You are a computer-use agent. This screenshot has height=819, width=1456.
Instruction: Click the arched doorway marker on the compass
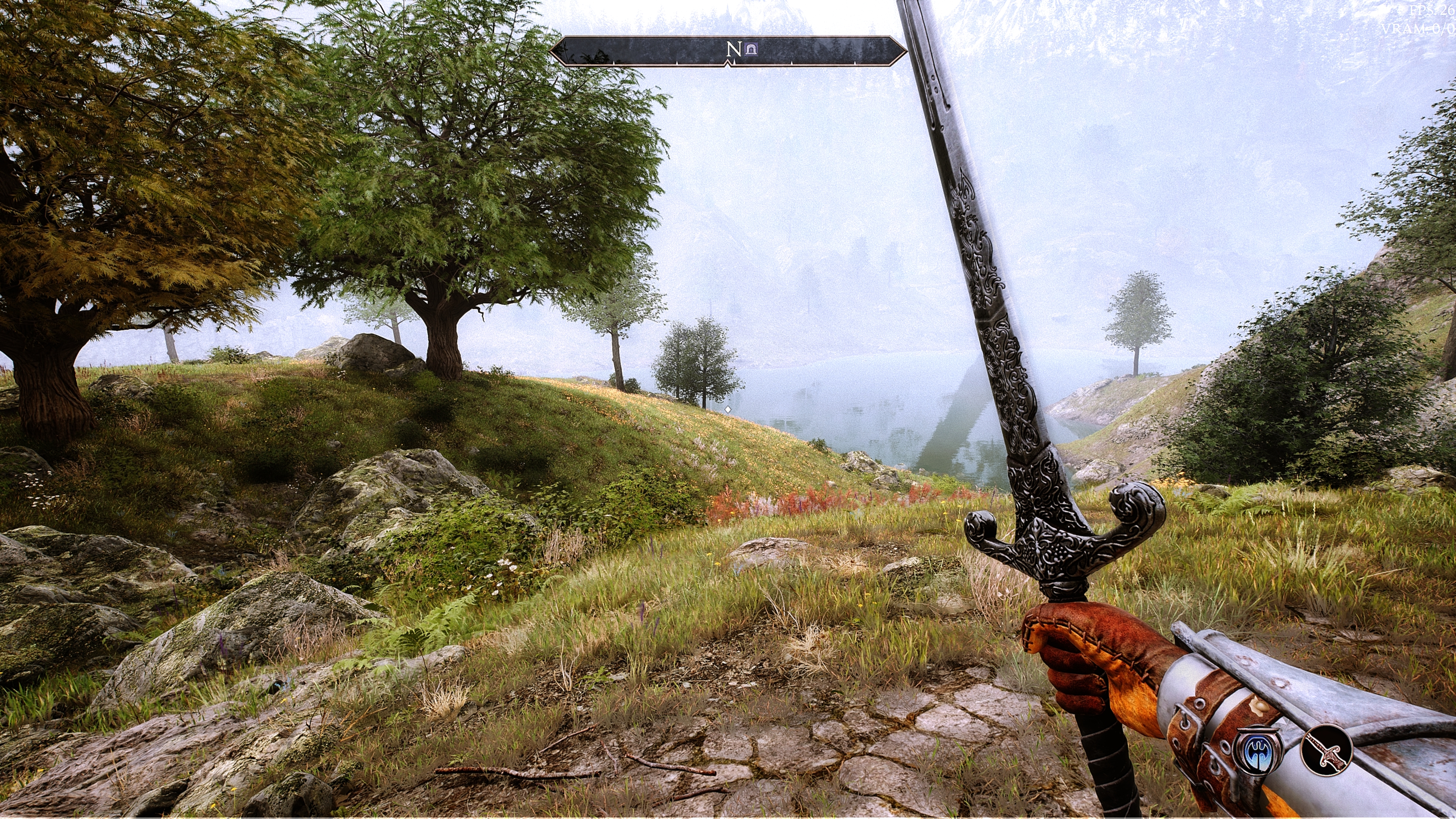(x=751, y=50)
